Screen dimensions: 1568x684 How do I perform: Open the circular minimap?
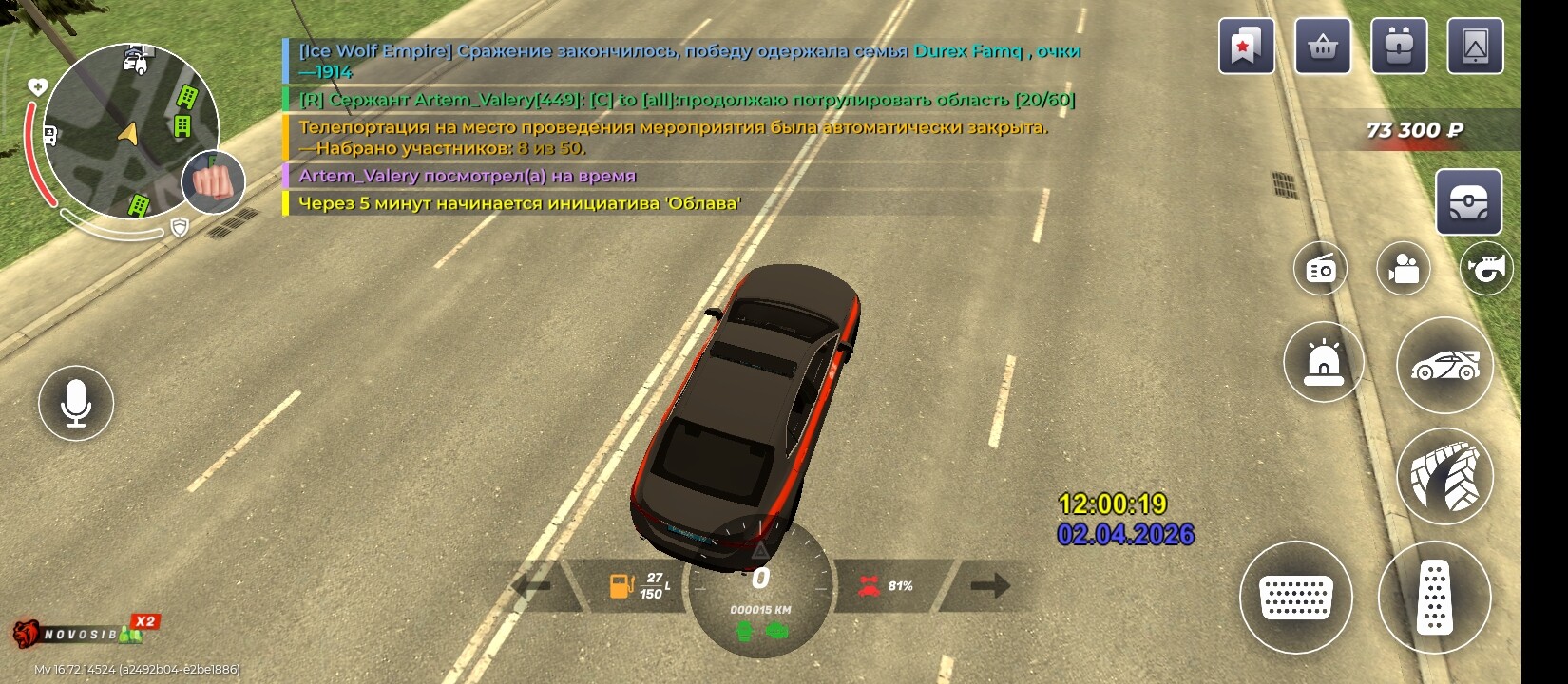point(130,131)
